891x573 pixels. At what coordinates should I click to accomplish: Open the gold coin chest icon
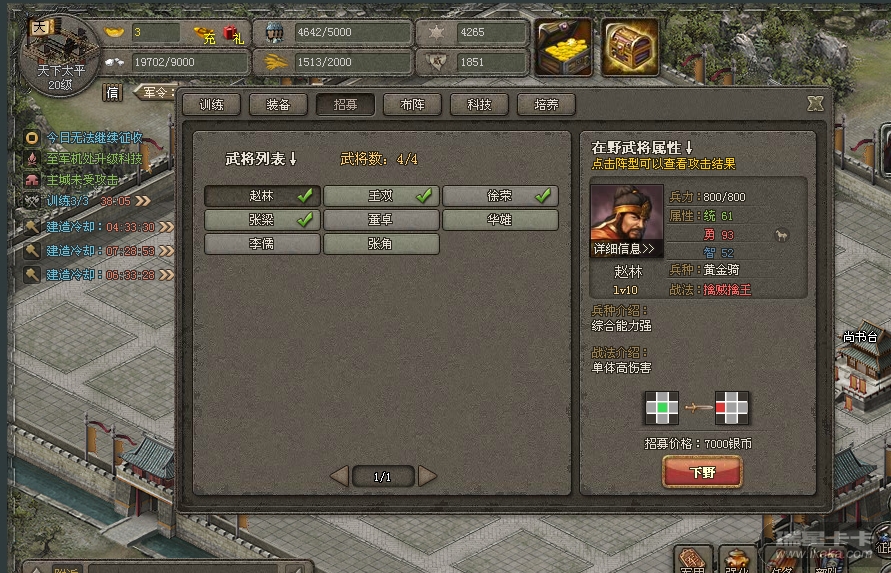(x=565, y=47)
